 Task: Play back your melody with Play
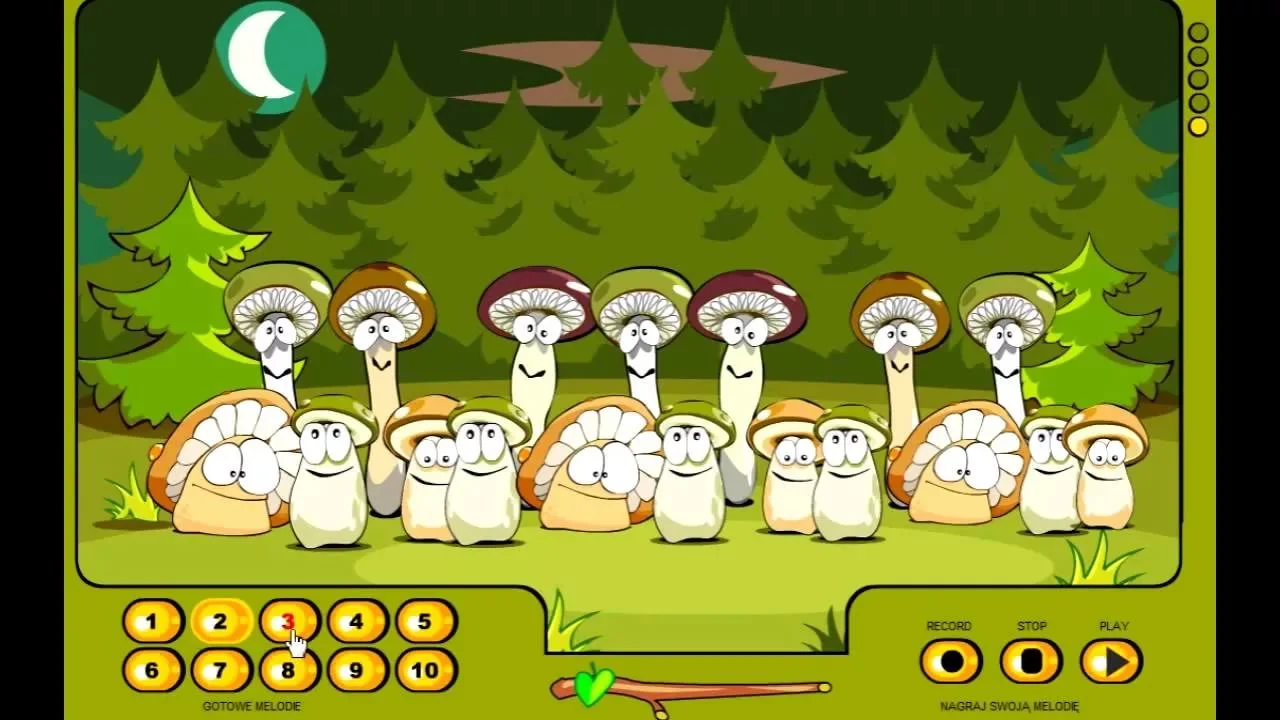click(x=1111, y=661)
